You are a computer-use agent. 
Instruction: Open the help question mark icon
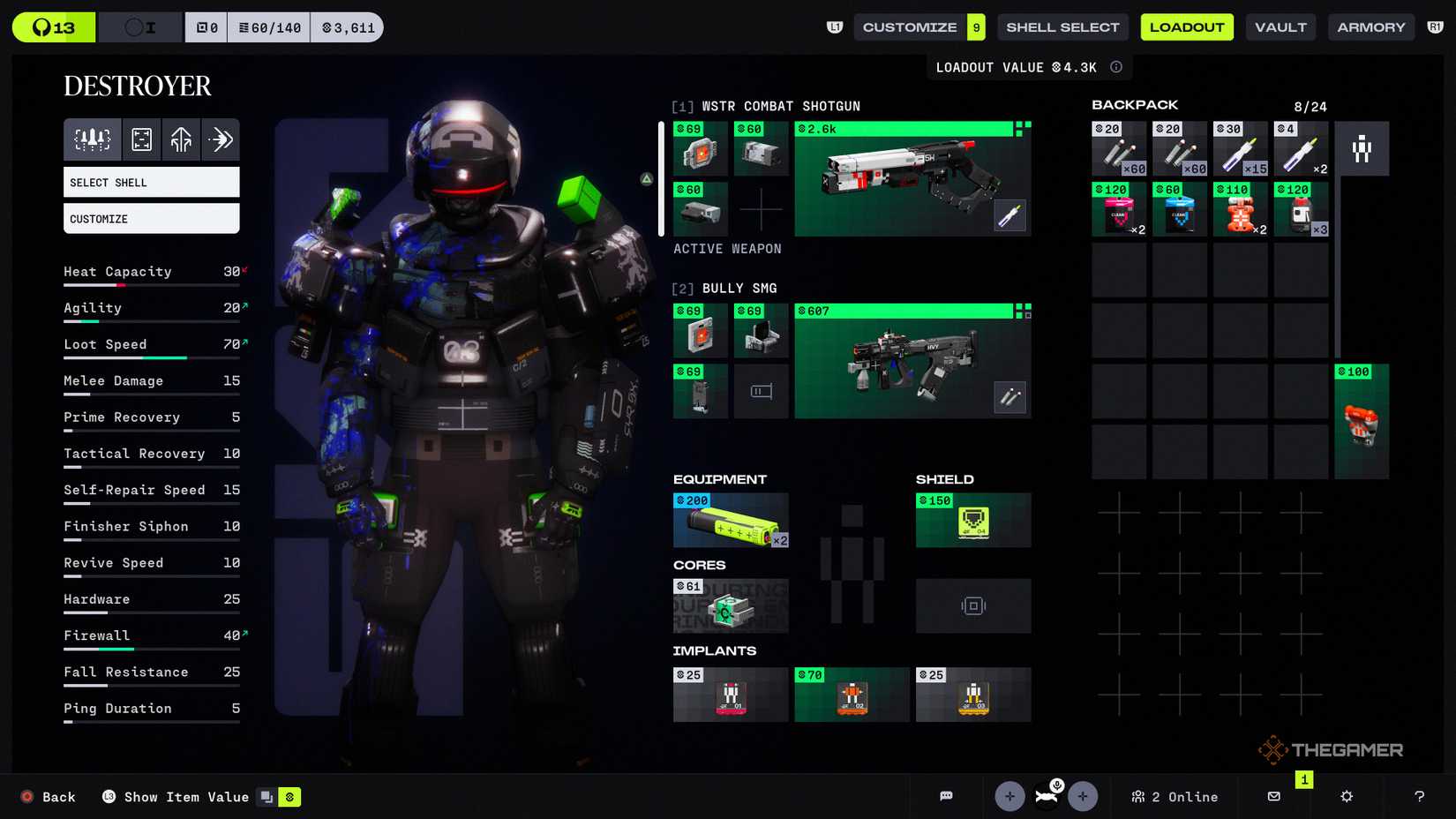[1418, 797]
